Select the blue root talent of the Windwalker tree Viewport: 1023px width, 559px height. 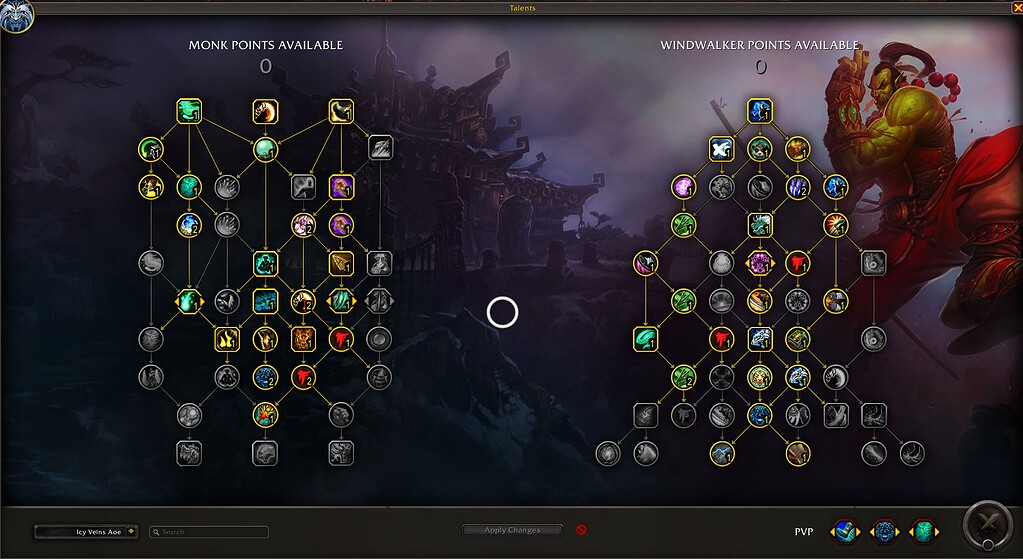[760, 111]
